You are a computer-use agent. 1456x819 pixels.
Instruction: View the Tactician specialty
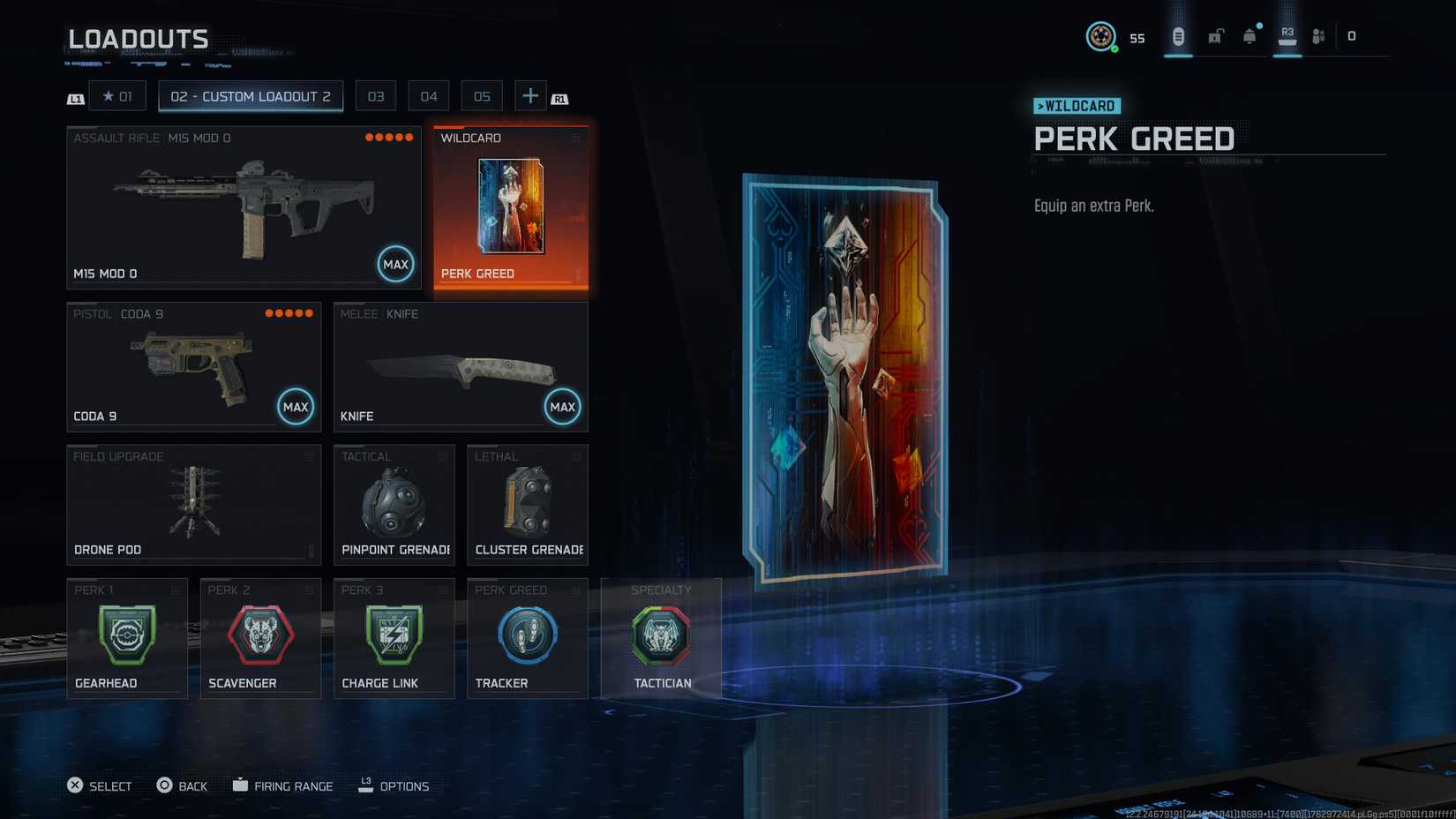(661, 638)
